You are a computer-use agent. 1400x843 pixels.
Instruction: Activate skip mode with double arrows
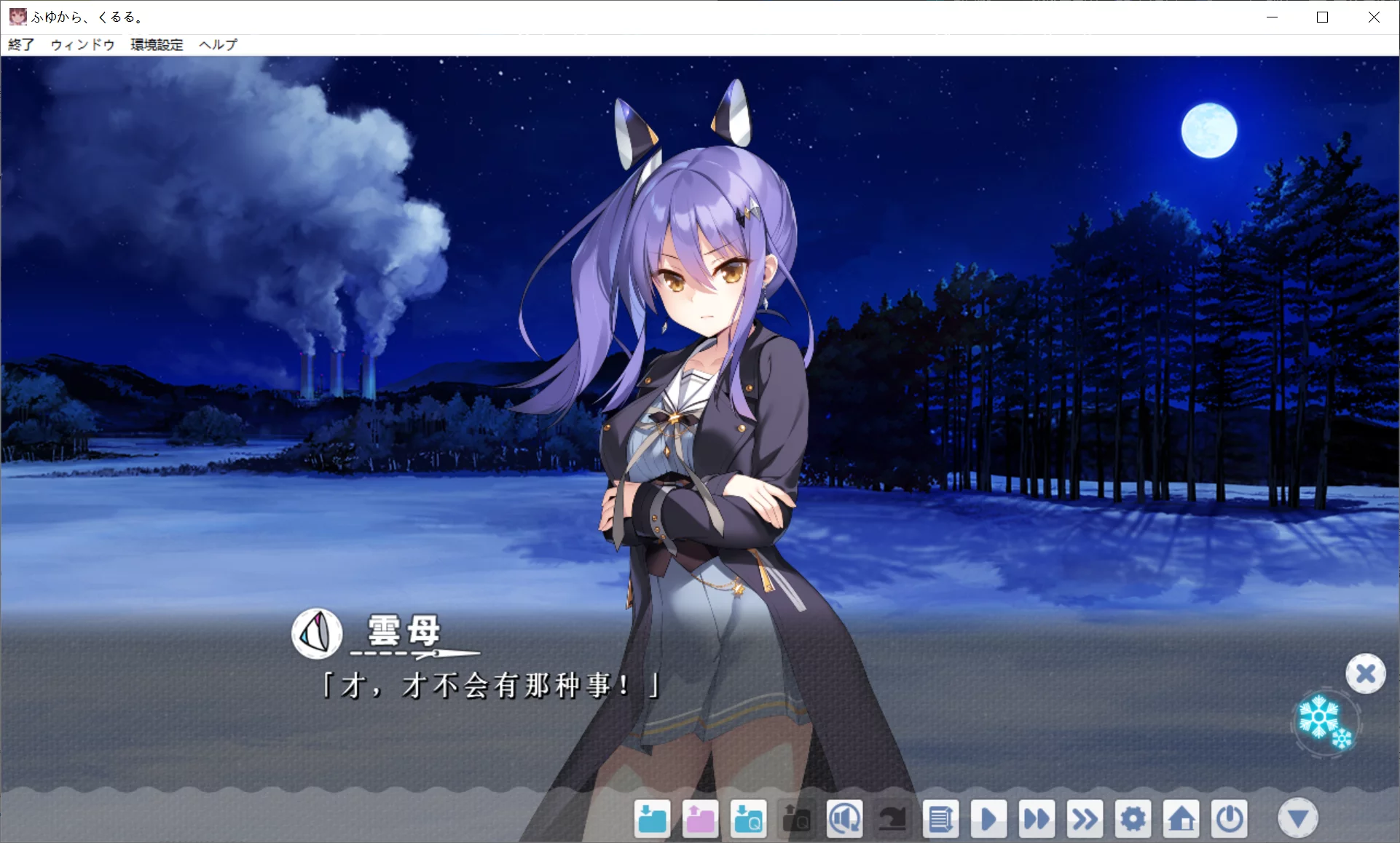(1085, 818)
